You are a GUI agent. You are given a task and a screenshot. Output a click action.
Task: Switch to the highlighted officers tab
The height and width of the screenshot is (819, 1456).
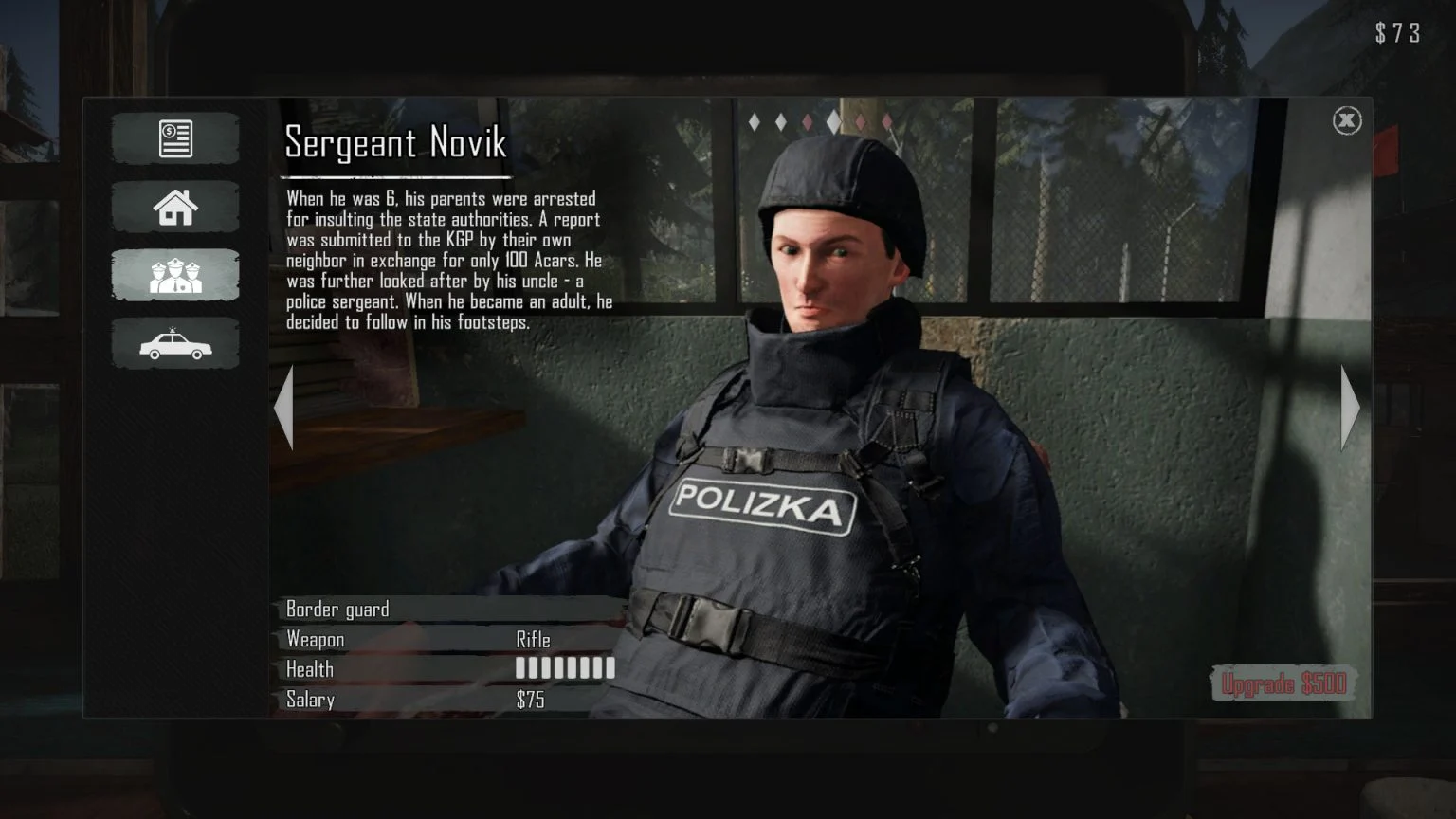pos(174,275)
